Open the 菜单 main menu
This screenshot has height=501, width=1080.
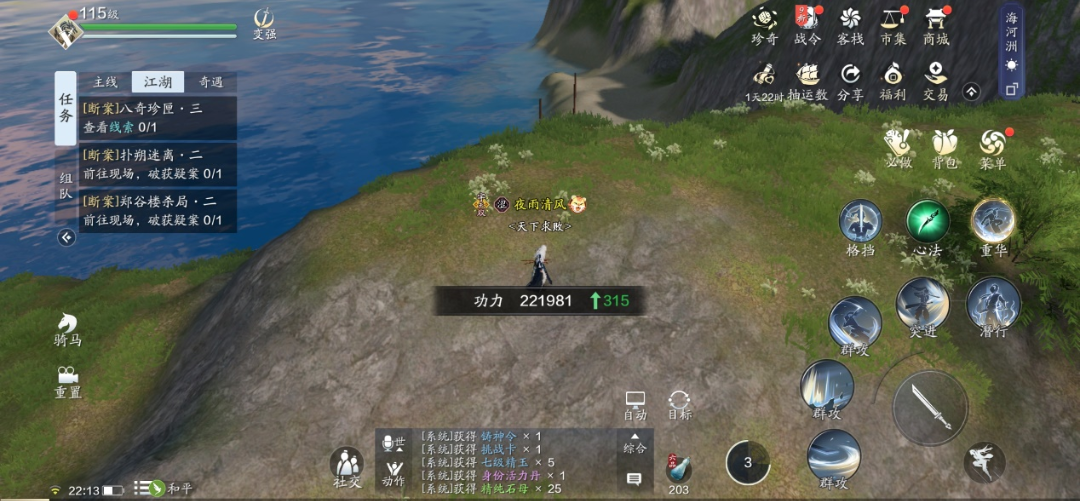tap(993, 148)
